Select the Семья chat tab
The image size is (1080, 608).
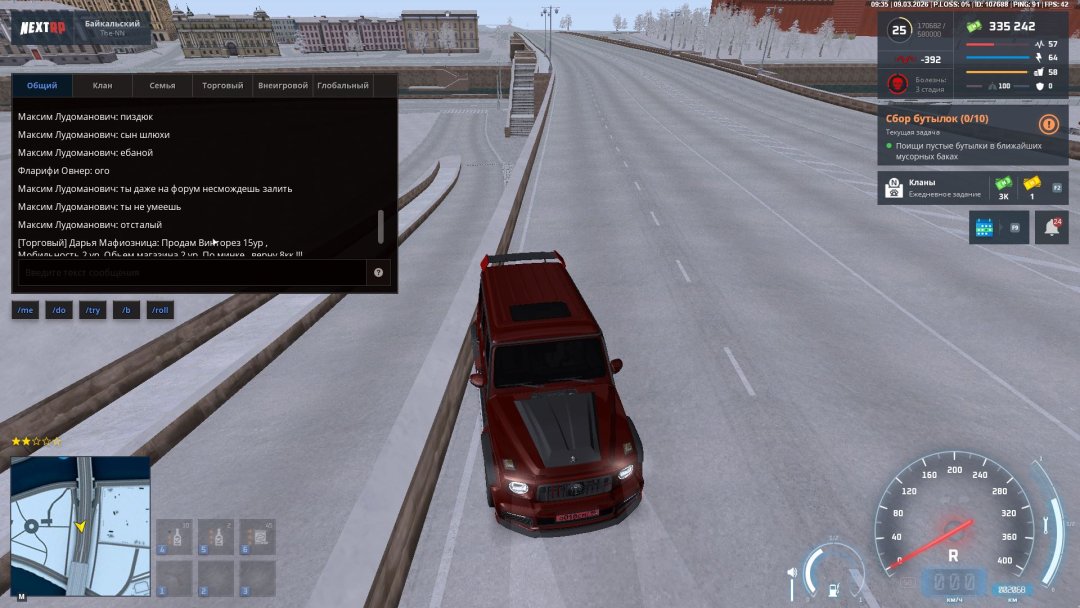click(x=162, y=86)
